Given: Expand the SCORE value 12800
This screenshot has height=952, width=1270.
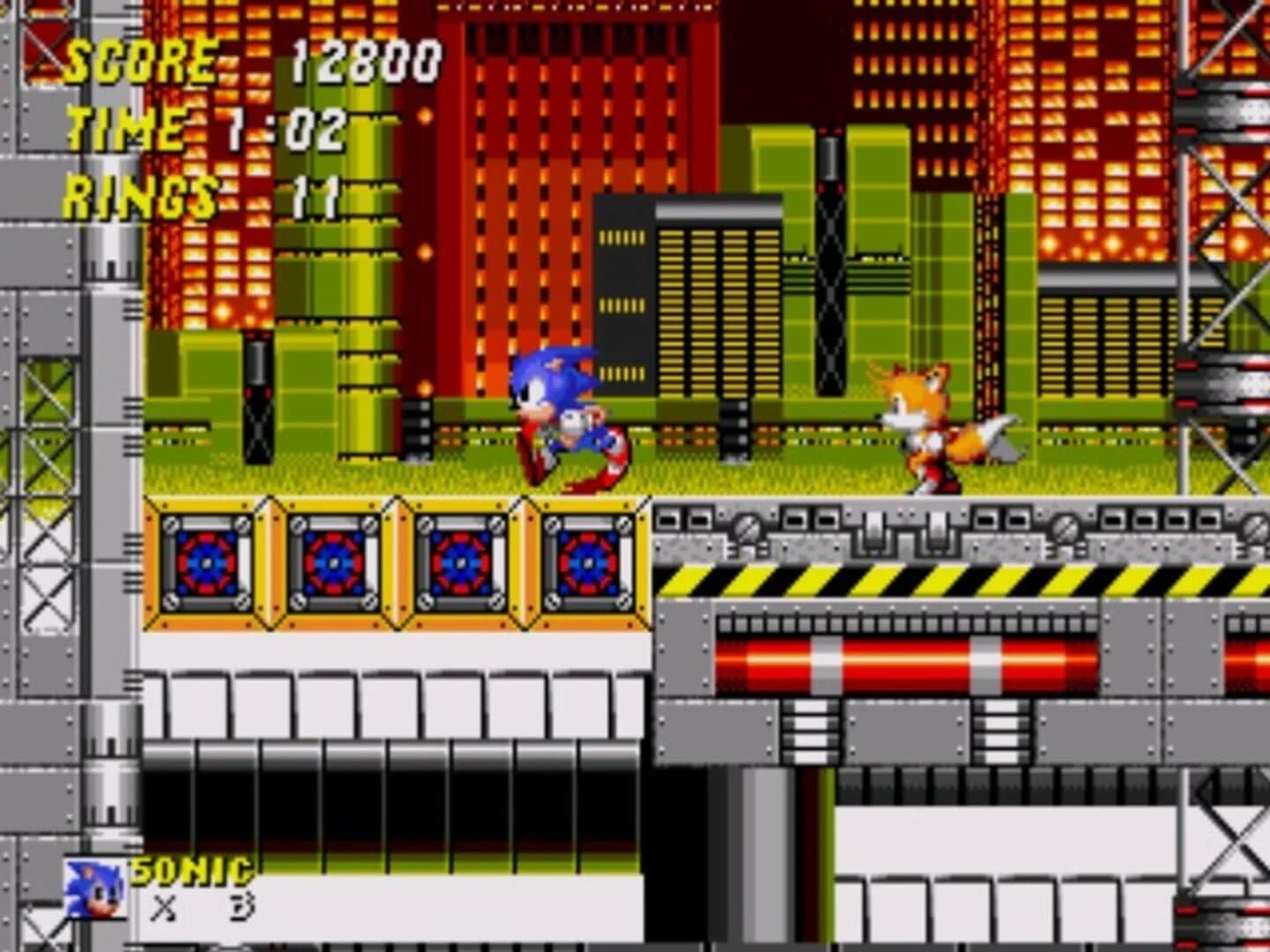Looking at the screenshot, I should tap(366, 60).
